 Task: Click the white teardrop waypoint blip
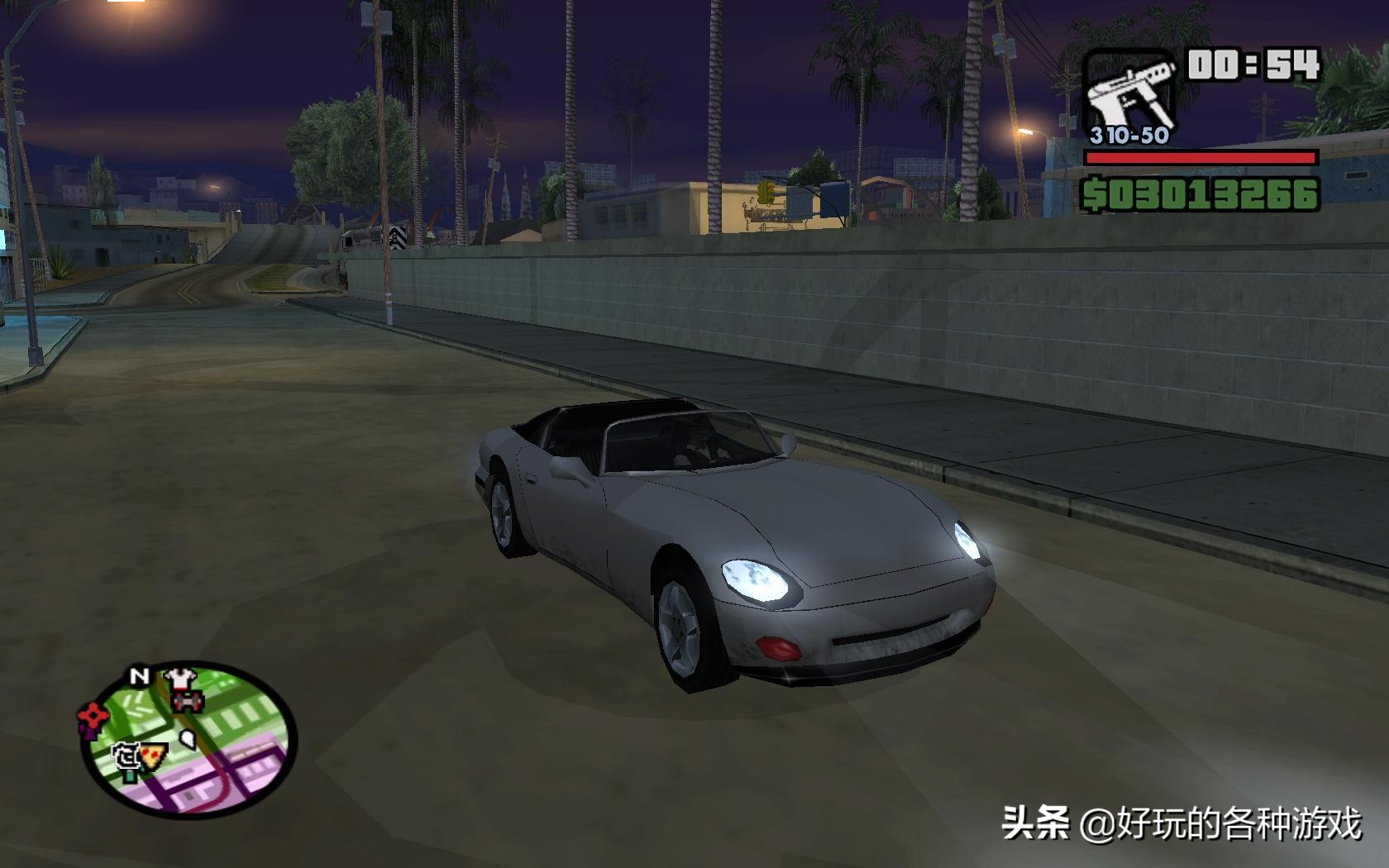tap(187, 739)
